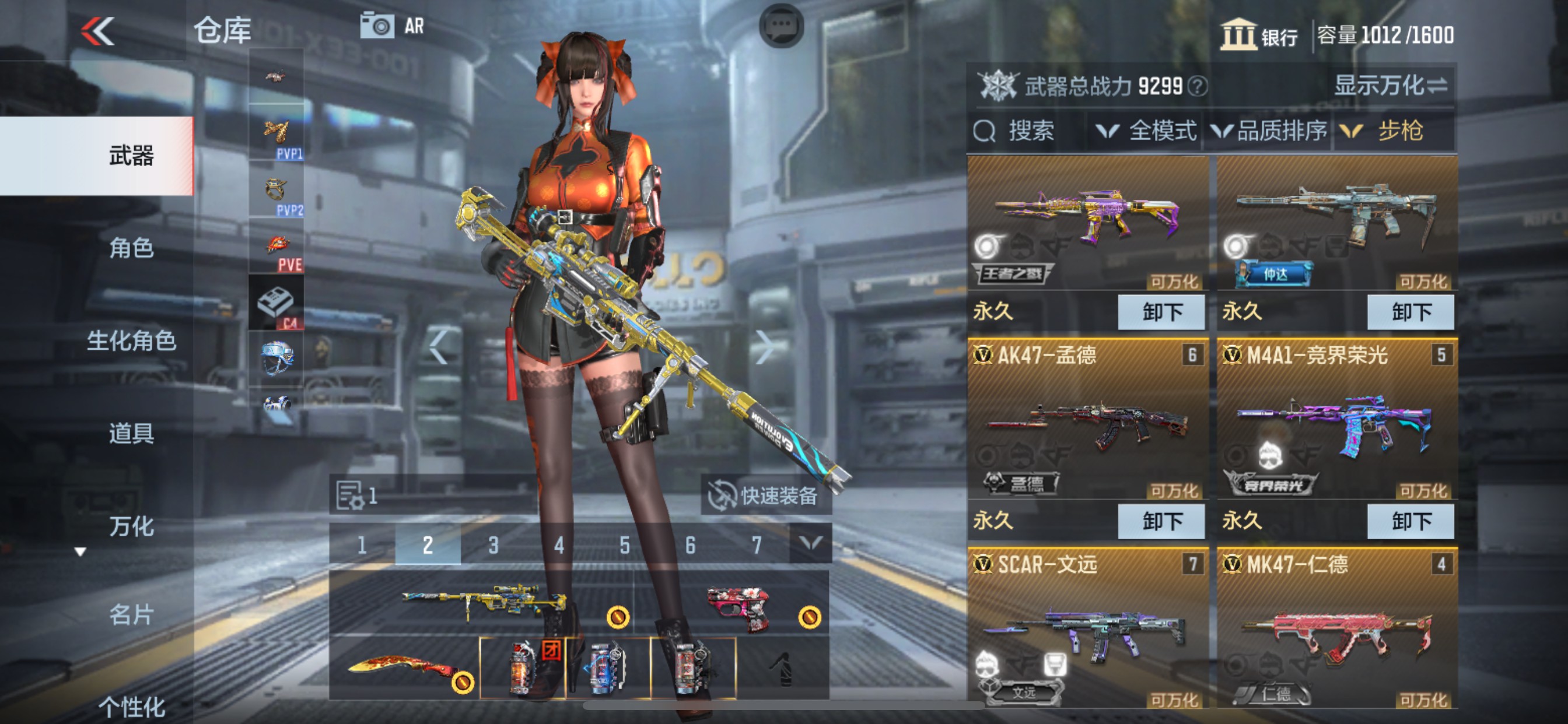The image size is (1568, 724).
Task: Tap the chat bubble at top center
Action: click(782, 26)
